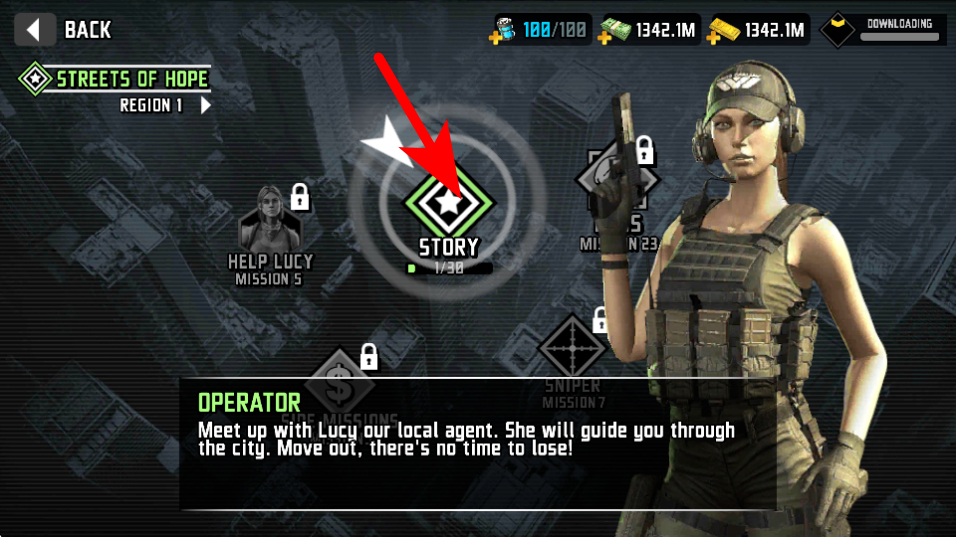
Task: Select the locked Mission 23 node
Action: (617, 185)
